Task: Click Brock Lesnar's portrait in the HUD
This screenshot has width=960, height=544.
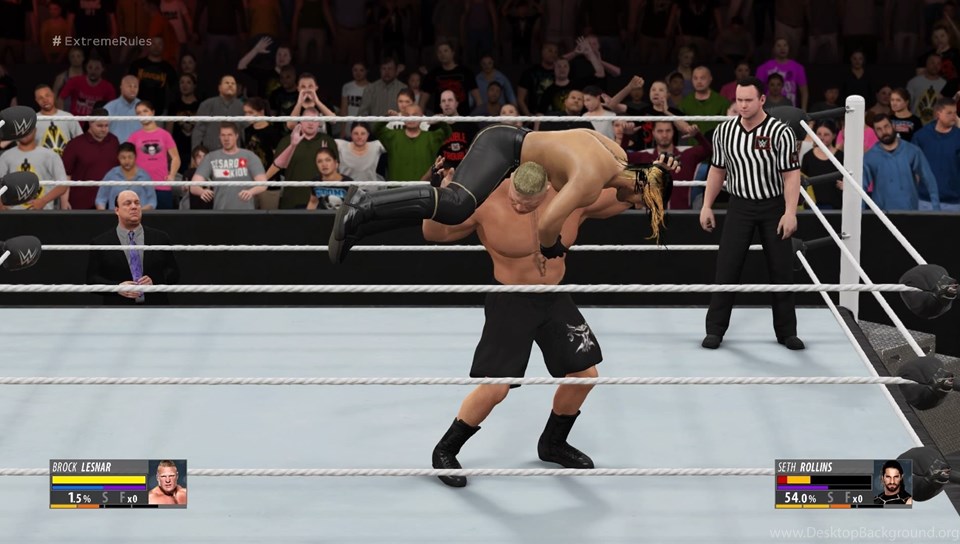Action: coord(167,484)
